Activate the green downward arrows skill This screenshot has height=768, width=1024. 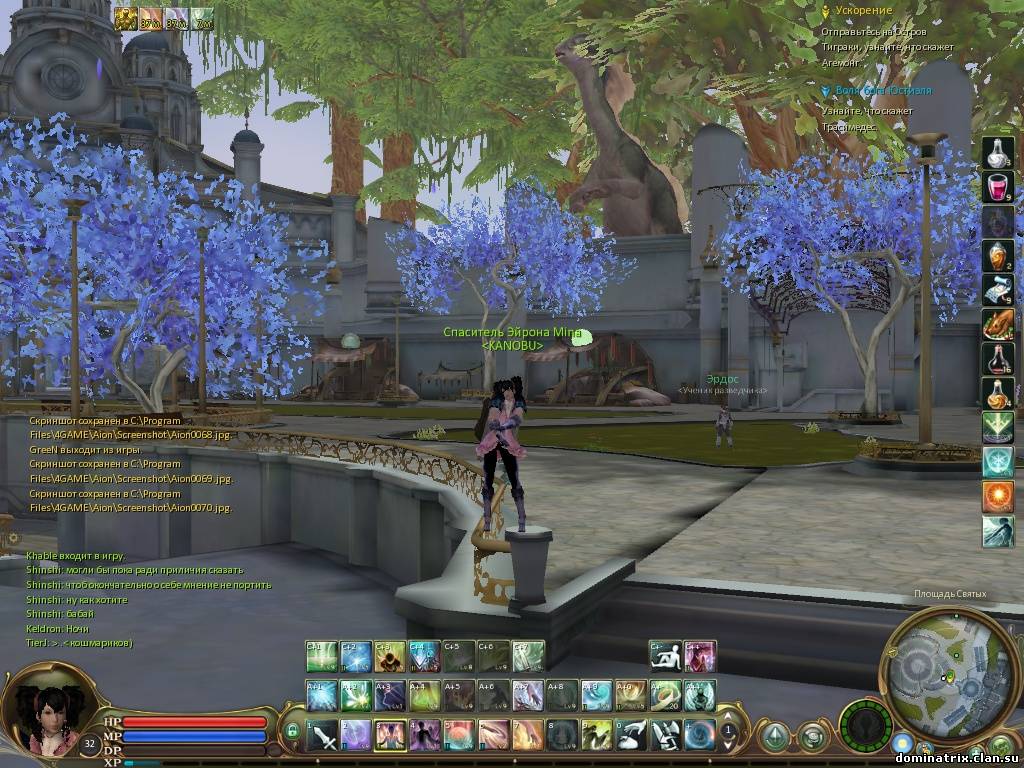pos(997,427)
